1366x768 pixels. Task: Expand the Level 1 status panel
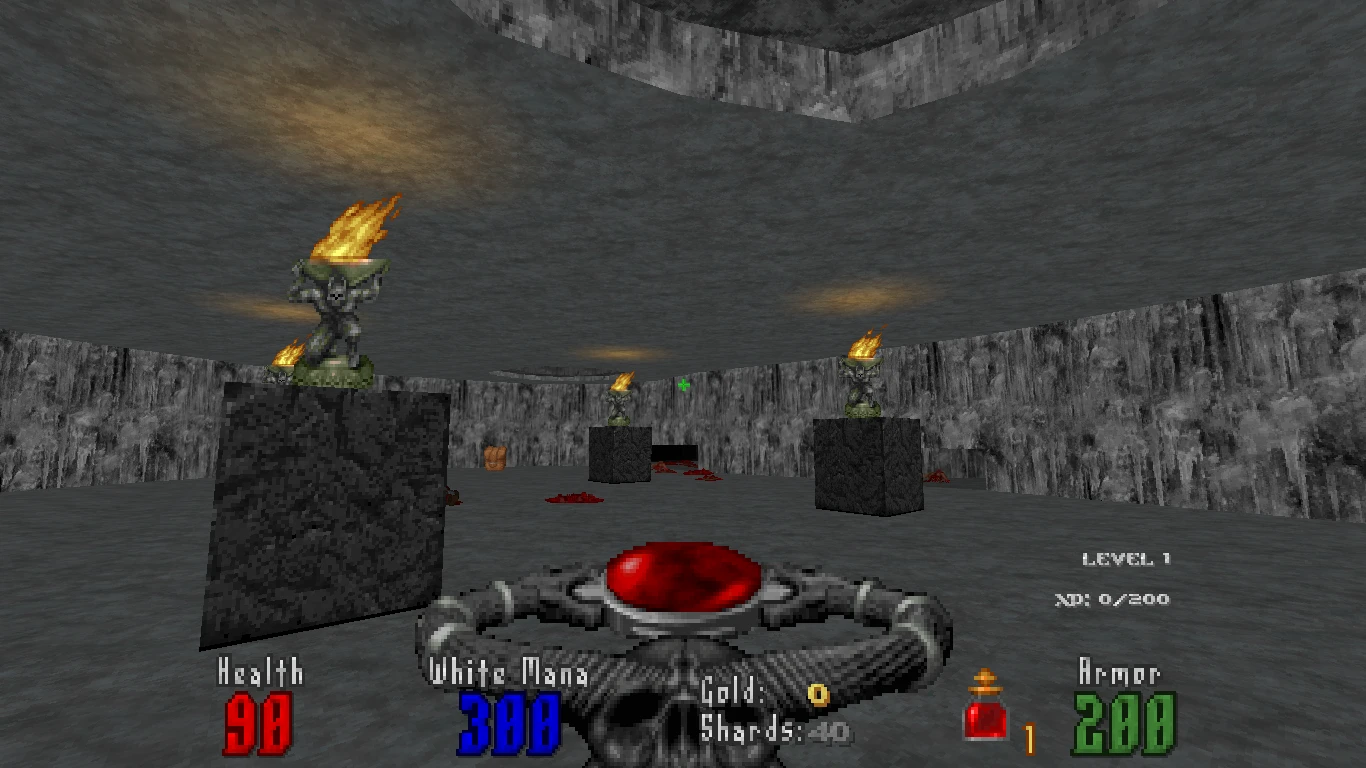[1126, 558]
